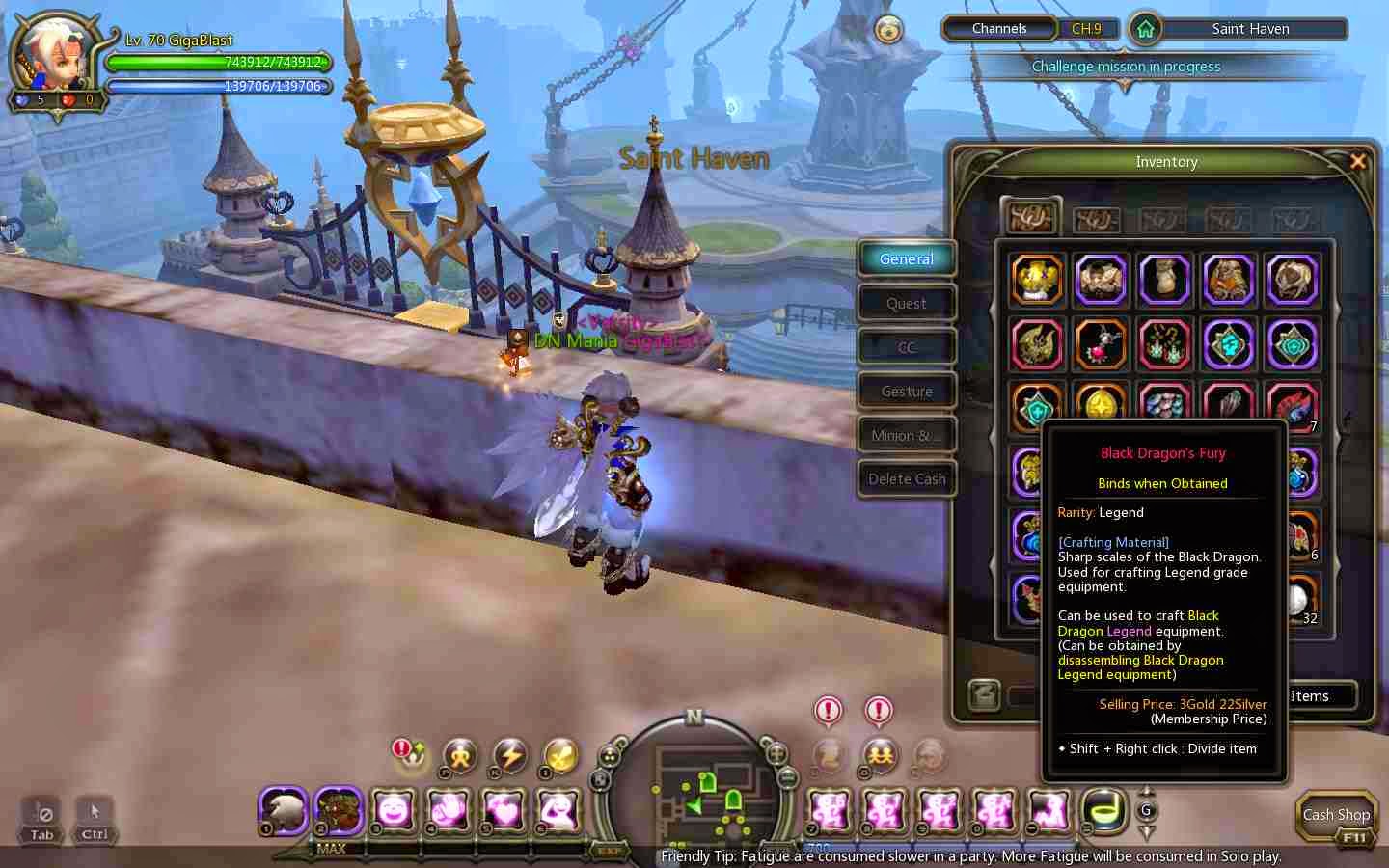Select the drink item in the quickslot bar

1103,813
